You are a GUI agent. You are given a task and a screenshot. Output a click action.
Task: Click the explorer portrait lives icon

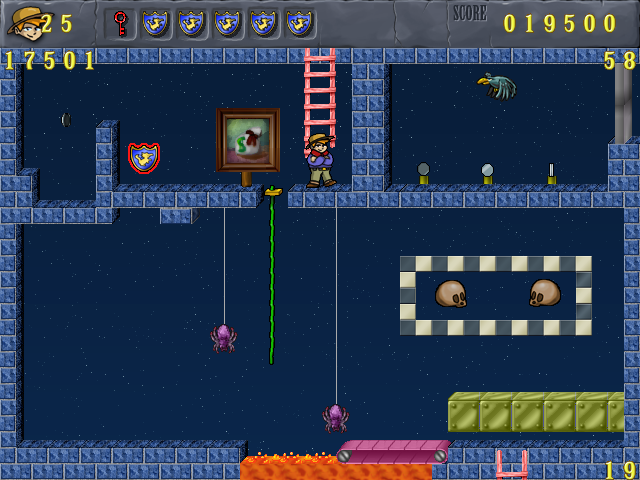coord(24,21)
